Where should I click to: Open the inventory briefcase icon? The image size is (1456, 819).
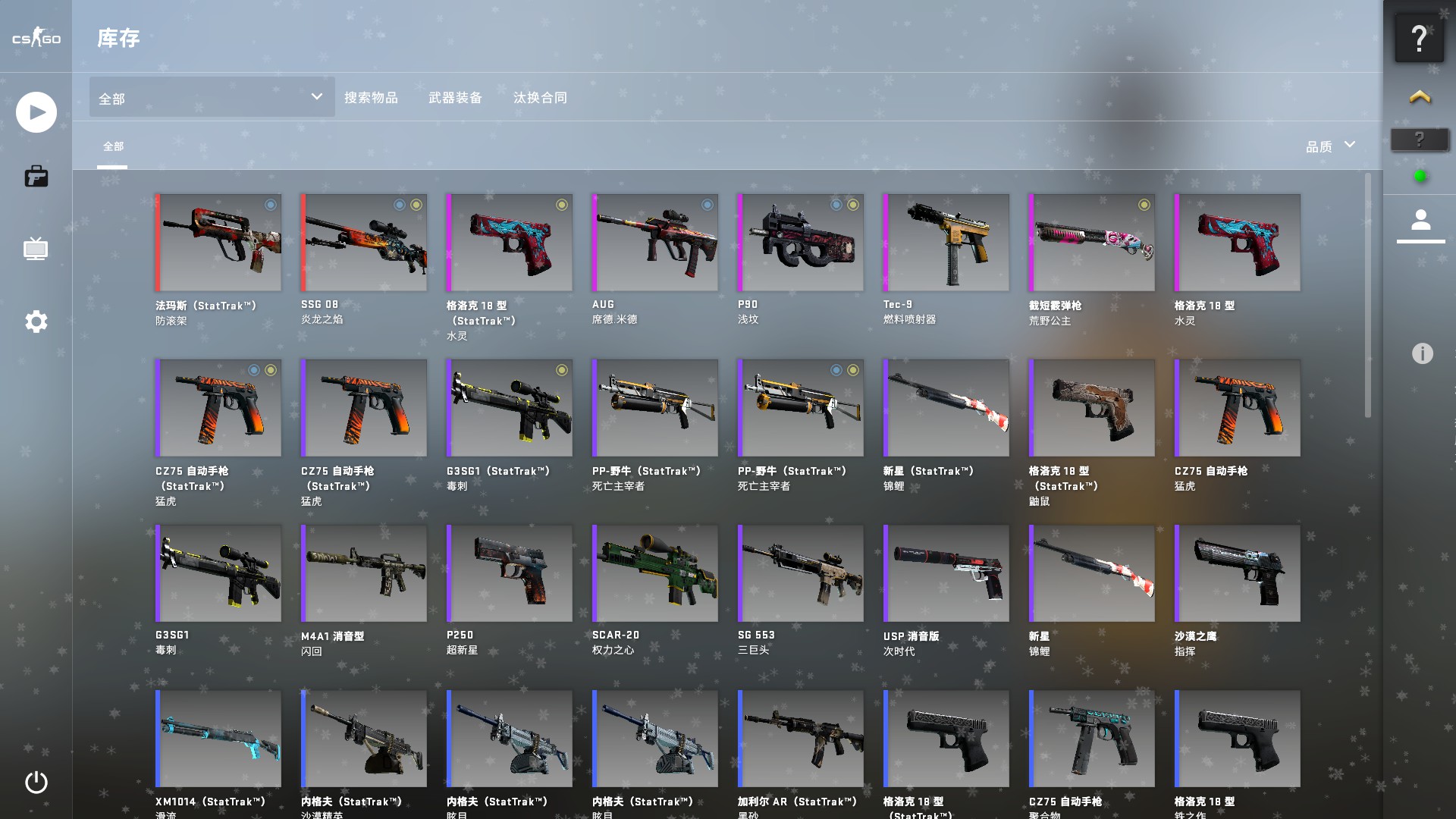36,176
